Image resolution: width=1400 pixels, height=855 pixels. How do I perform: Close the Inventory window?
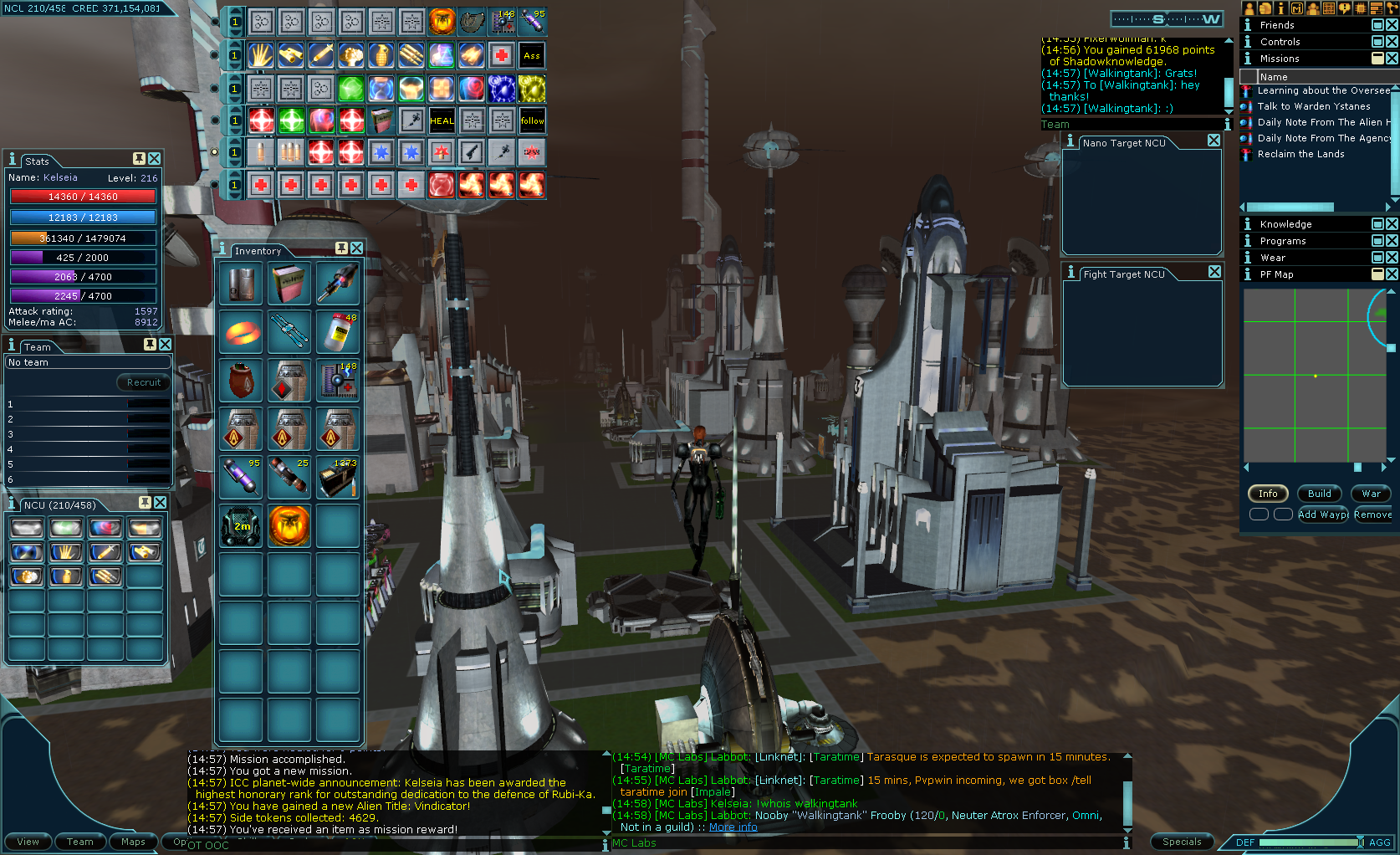coord(357,248)
